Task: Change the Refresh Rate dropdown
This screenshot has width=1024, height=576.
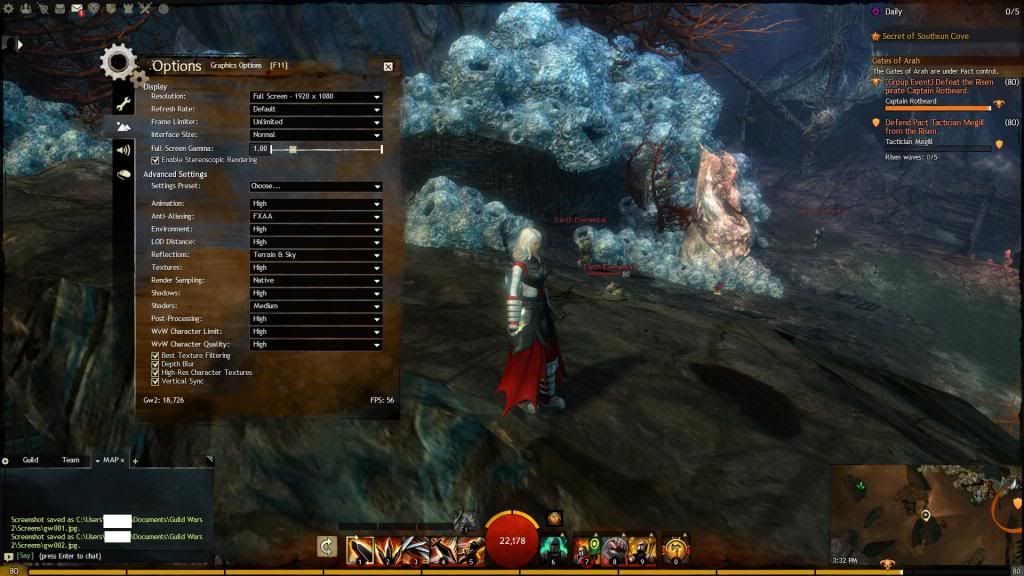Action: tap(316, 109)
